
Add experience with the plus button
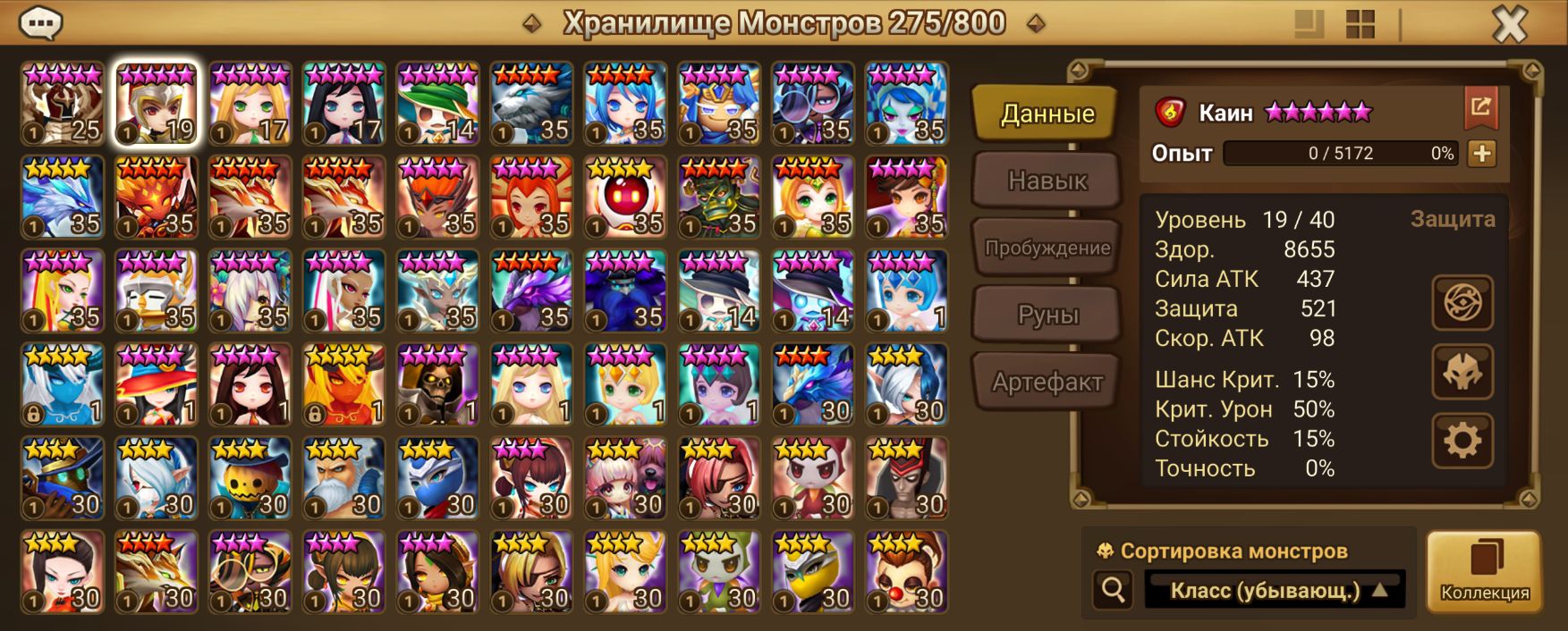1481,154
